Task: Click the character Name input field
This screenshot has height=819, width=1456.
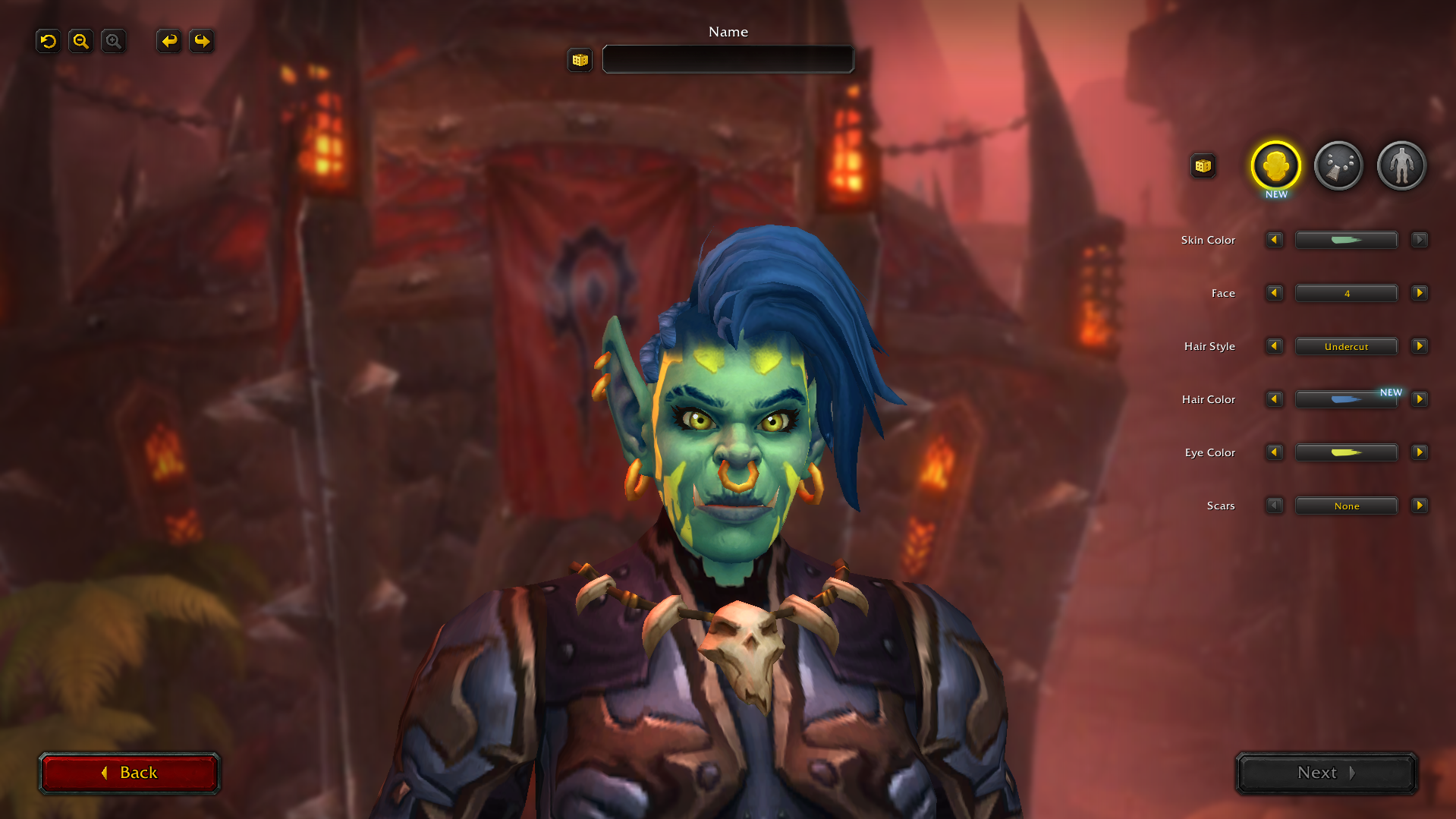Action: (727, 59)
